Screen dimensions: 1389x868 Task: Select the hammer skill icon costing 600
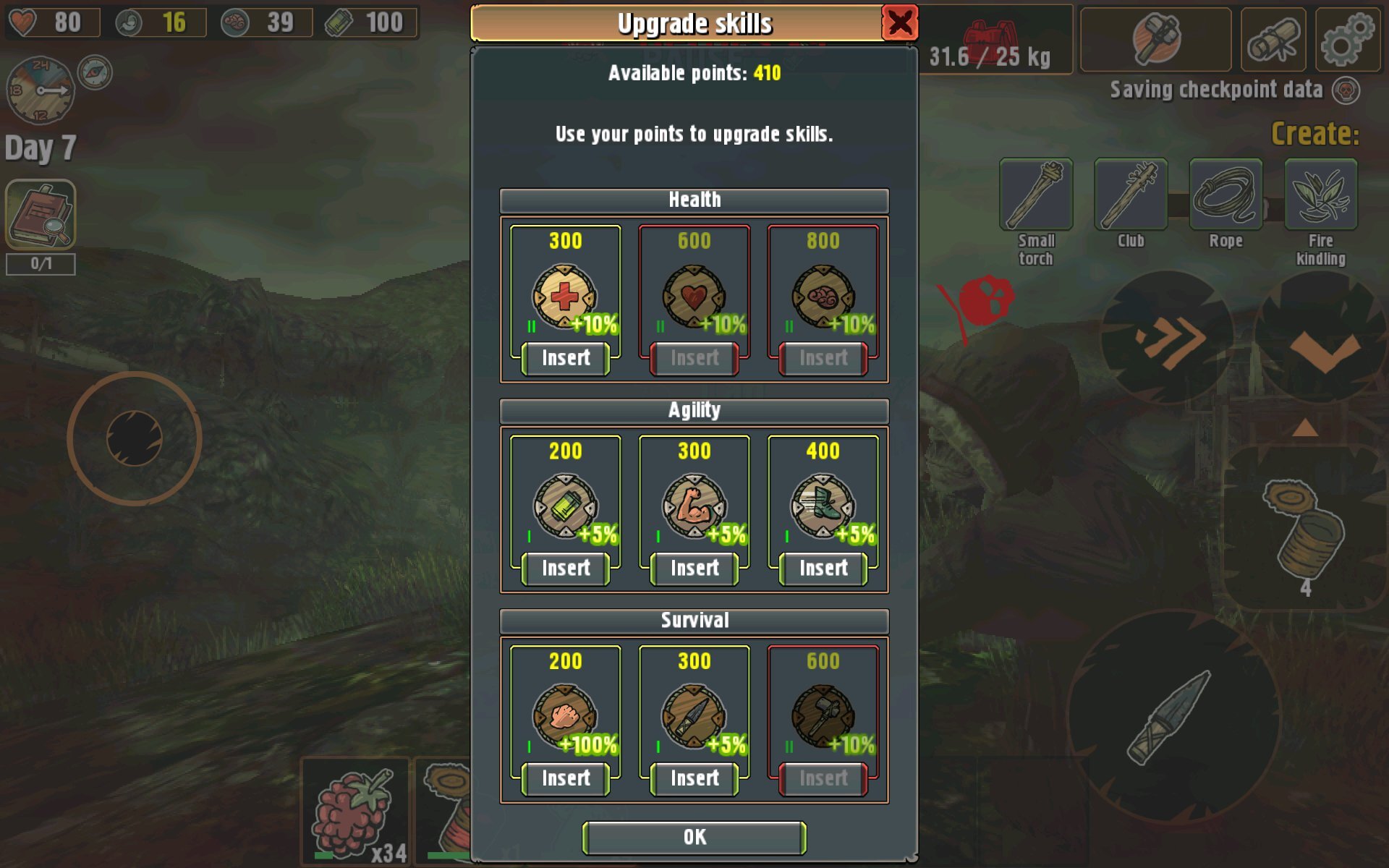823,716
